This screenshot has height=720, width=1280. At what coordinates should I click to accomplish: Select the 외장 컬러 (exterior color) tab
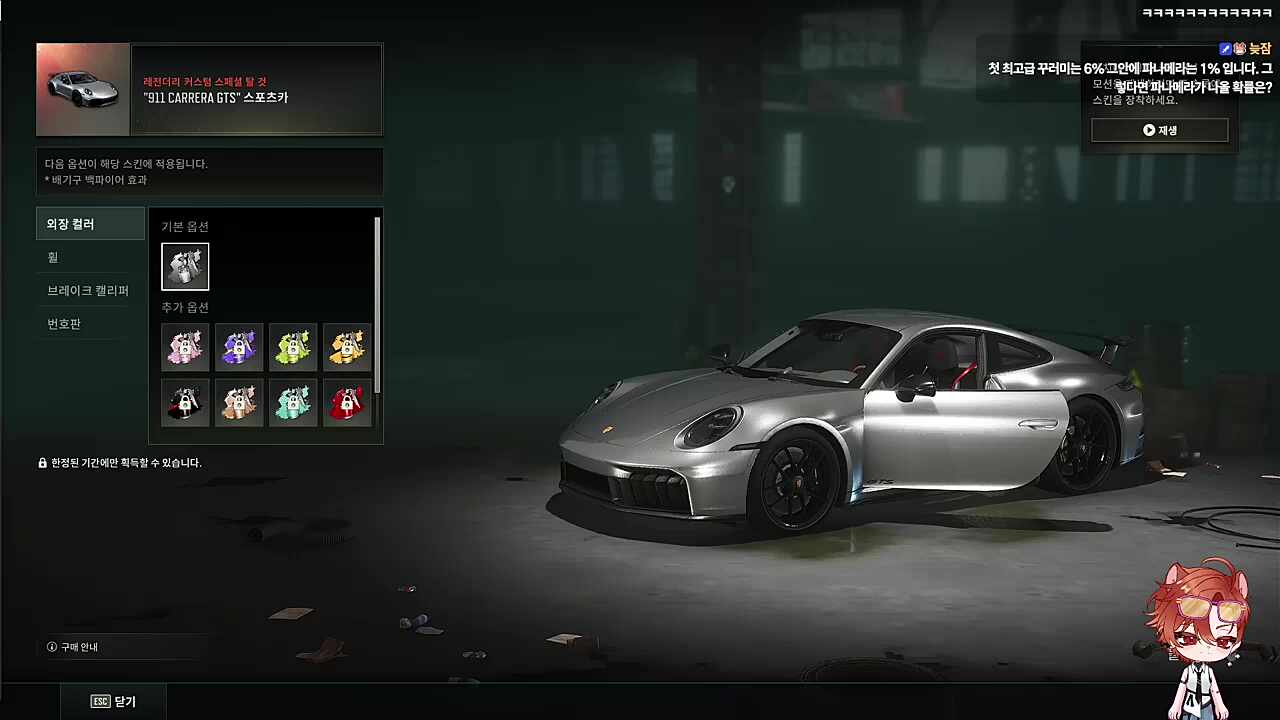point(90,224)
